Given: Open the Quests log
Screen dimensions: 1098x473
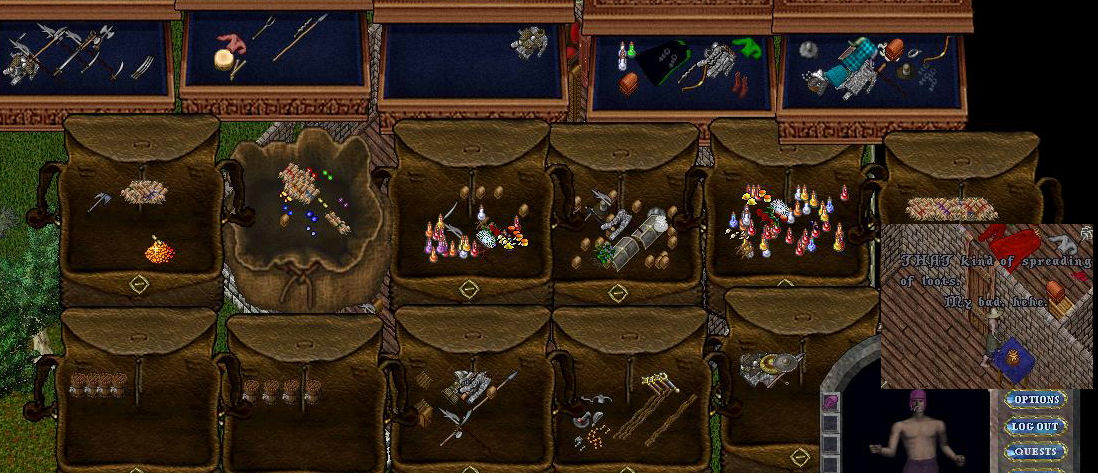Looking at the screenshot, I should click(x=1035, y=452).
